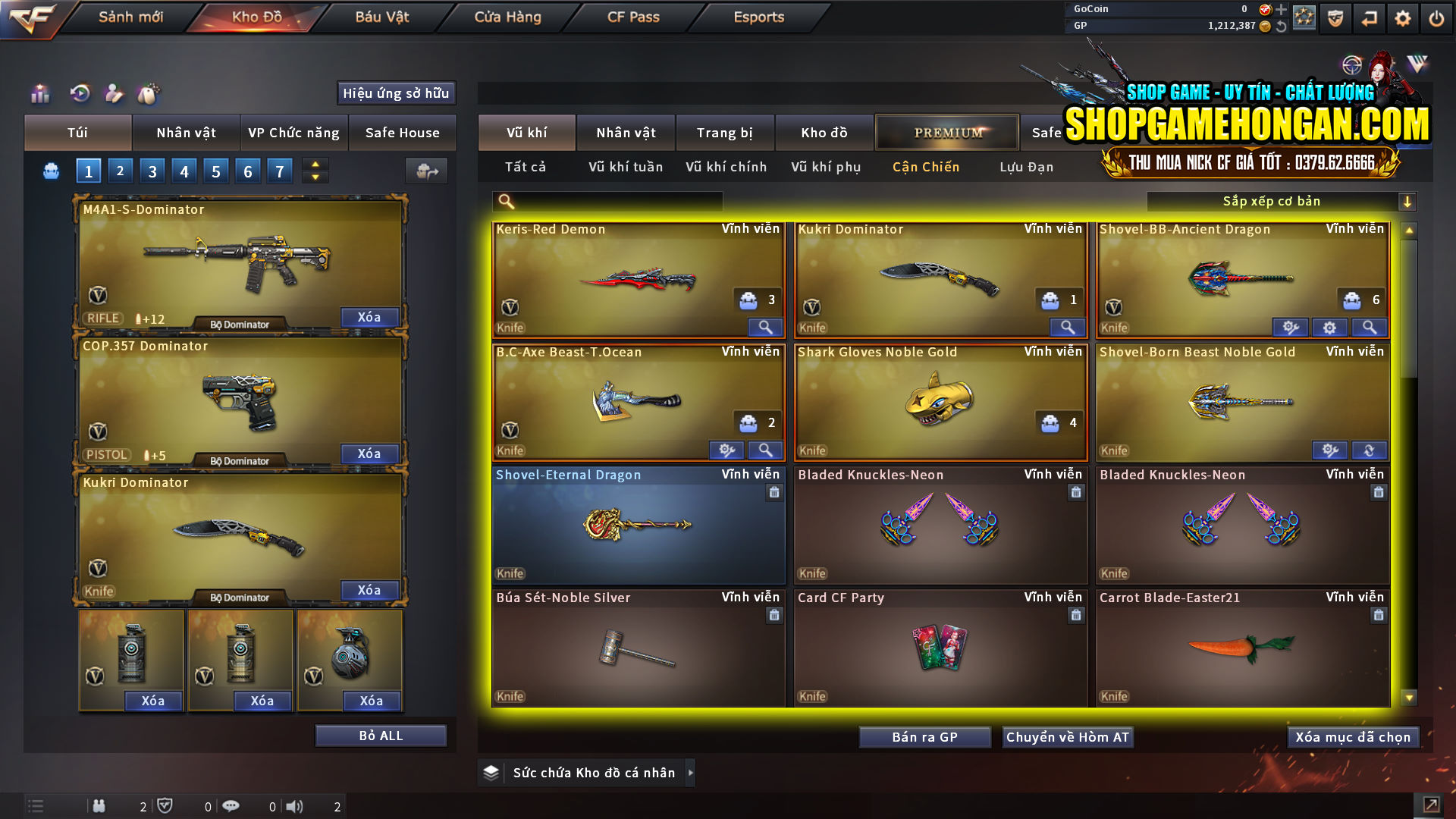Viewport: 1456px width, 819px height.
Task: Click the power exit icon top-right
Action: point(1436,17)
